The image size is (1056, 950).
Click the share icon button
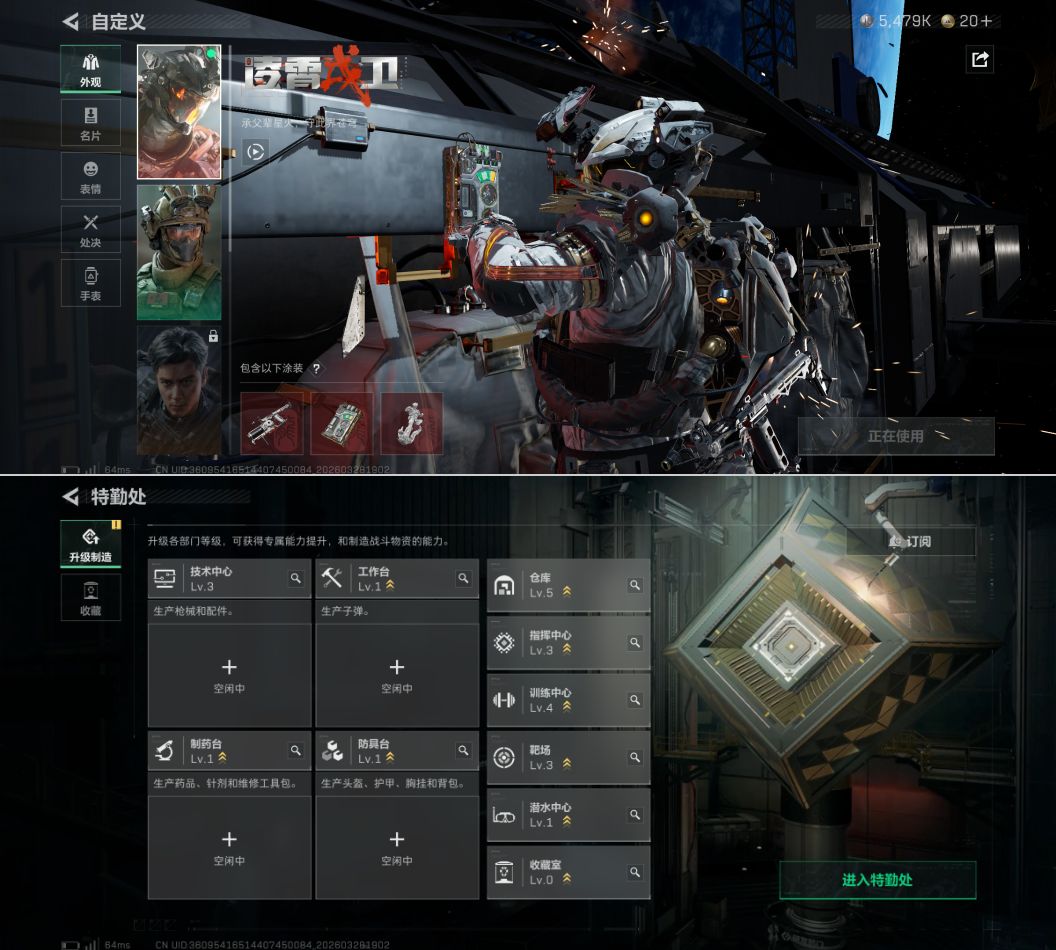[980, 60]
